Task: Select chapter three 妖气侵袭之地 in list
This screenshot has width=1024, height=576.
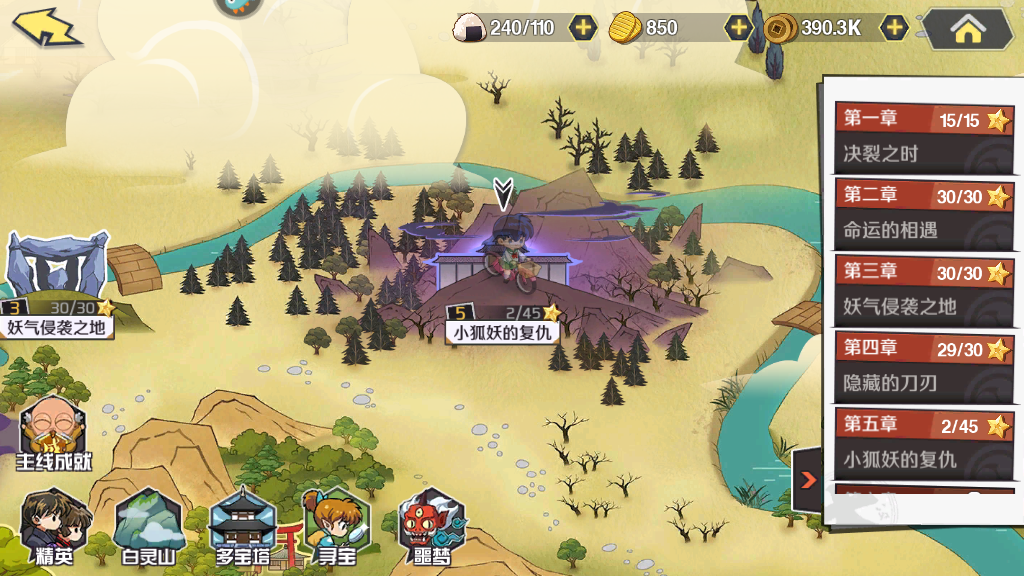Action: point(924,290)
